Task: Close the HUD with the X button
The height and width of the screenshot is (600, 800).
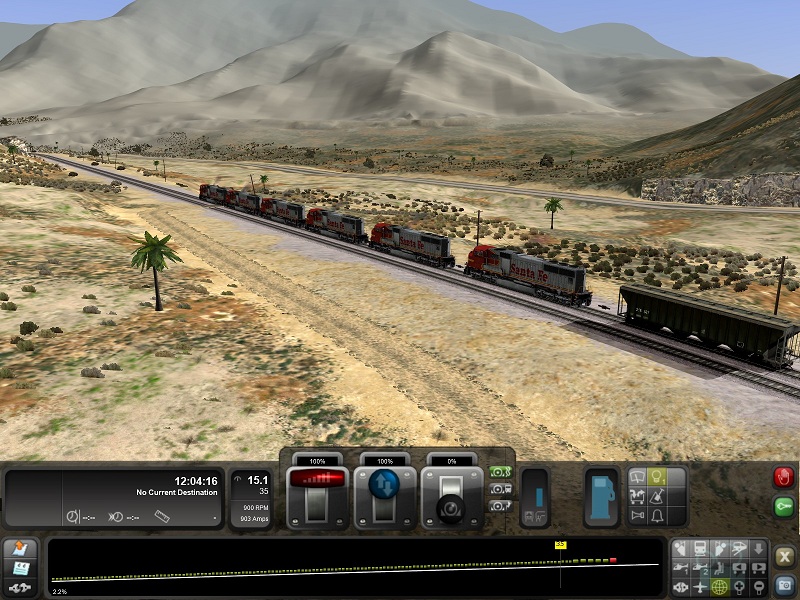Action: [x=785, y=556]
